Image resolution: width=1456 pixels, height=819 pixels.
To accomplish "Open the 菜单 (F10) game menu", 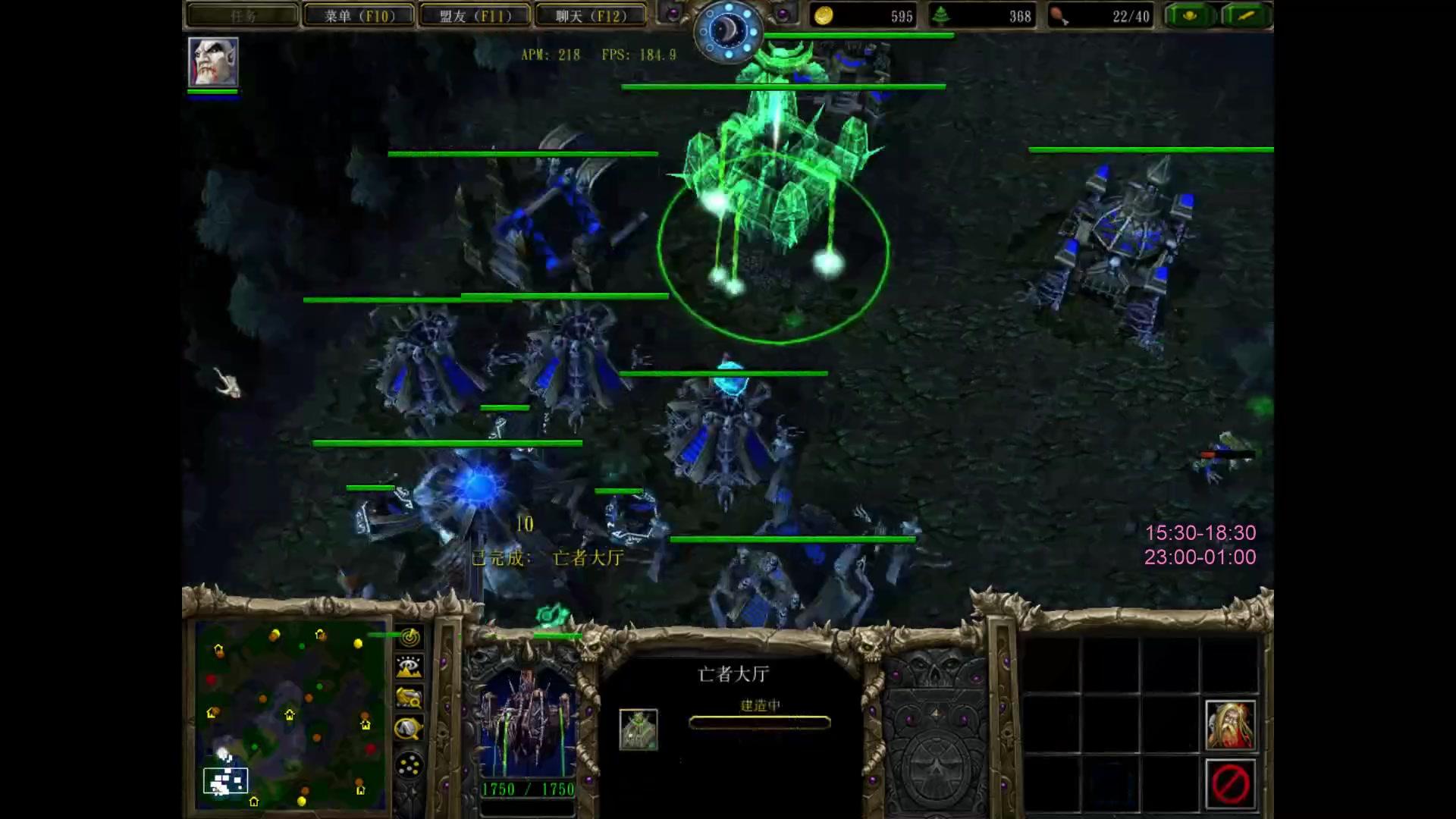I will click(359, 16).
